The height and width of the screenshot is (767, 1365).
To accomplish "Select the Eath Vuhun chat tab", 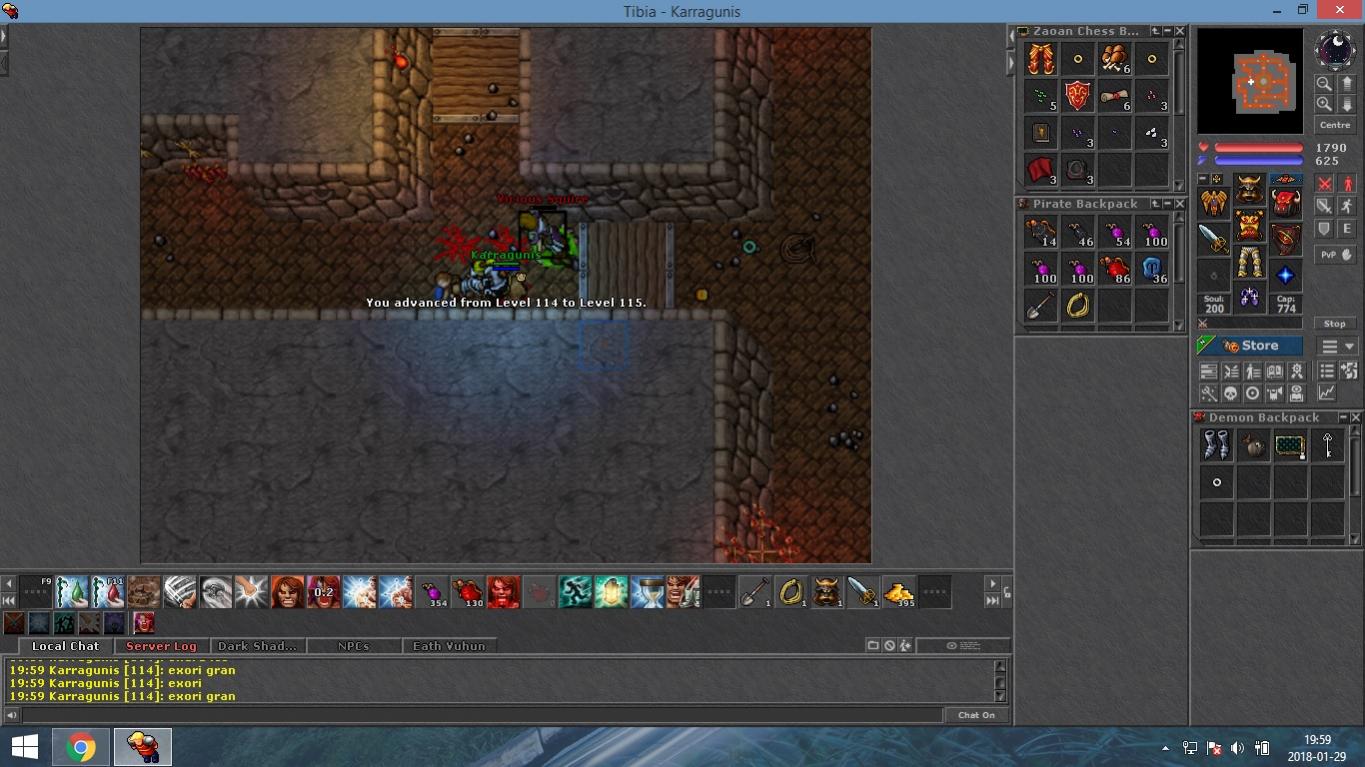I will pyautogui.click(x=449, y=646).
